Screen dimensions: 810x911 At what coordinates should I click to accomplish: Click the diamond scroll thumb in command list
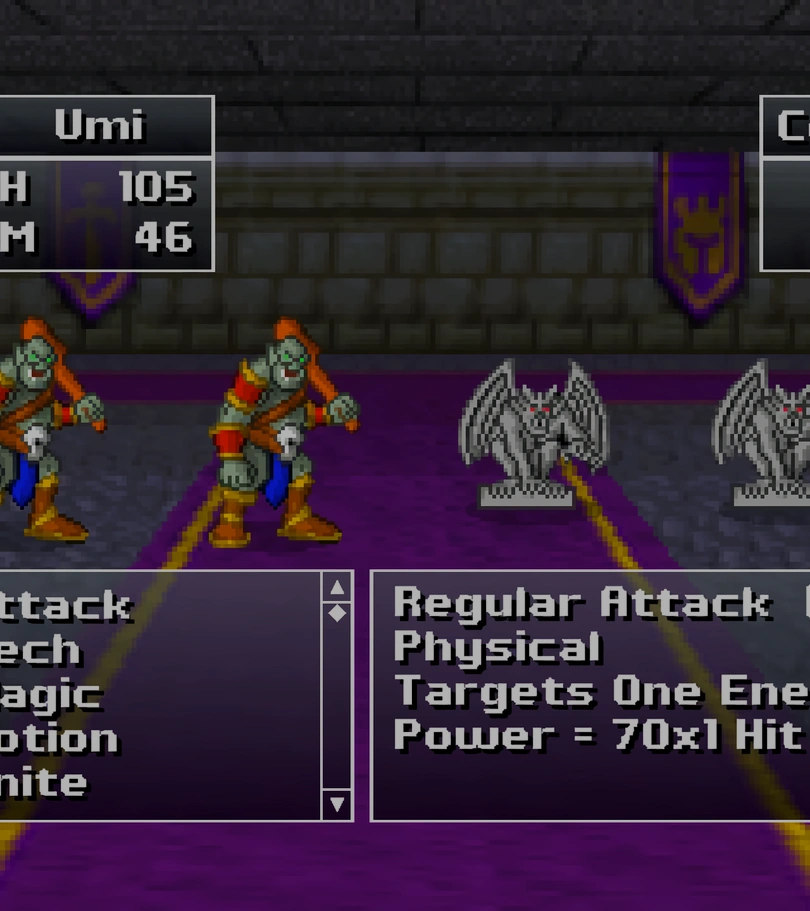(x=337, y=612)
